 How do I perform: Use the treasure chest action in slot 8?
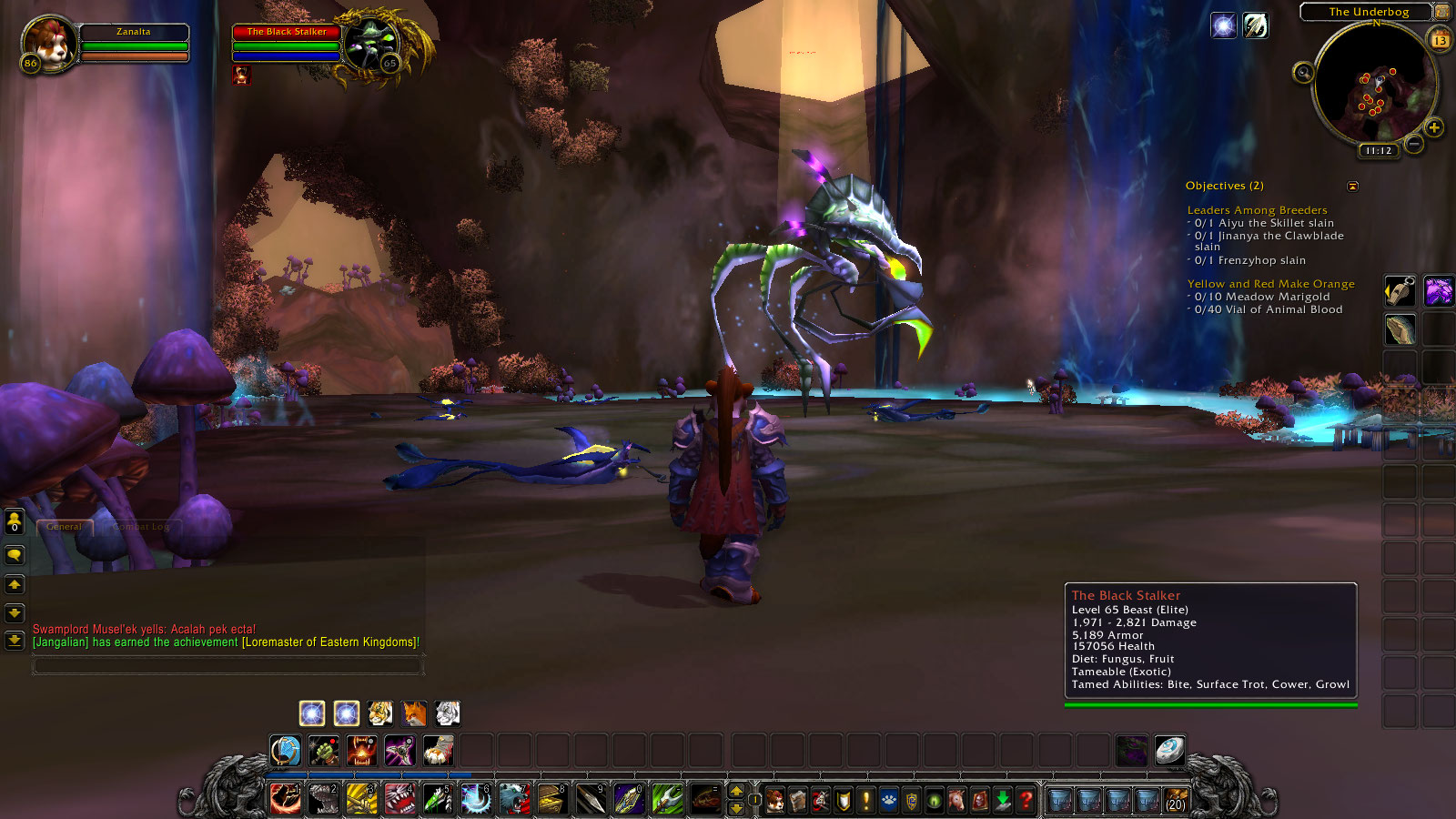[x=552, y=799]
